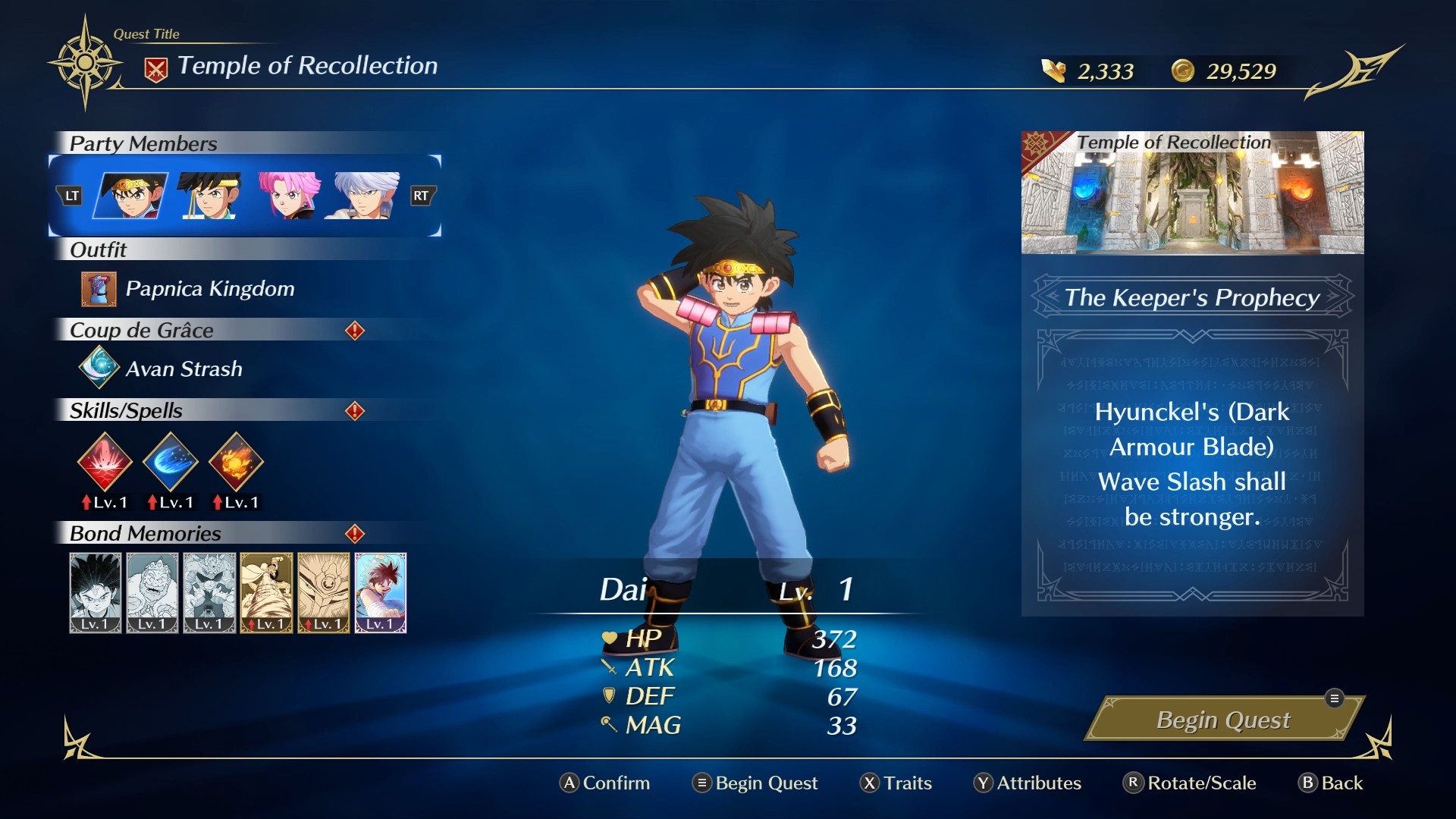This screenshot has width=1456, height=819.
Task: Click the Begin Quest button
Action: 1222,720
